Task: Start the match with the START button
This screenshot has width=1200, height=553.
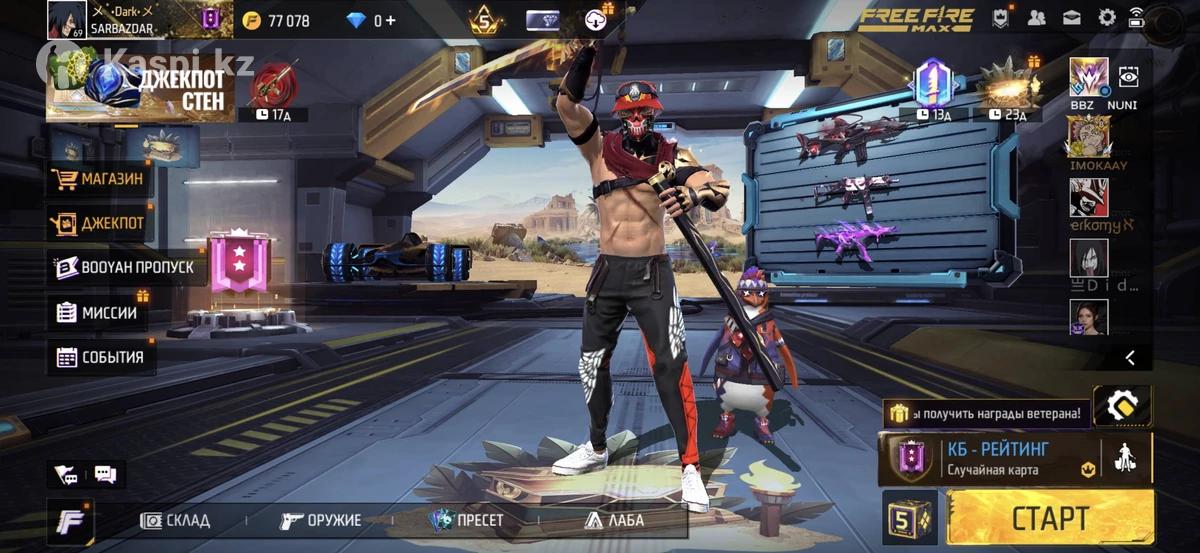Action: [1049, 517]
